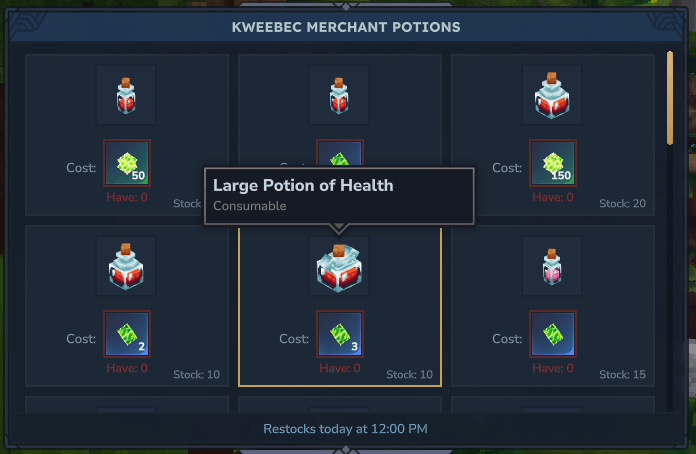The image size is (696, 454).
Task: Choose the small red potion costing 50
Action: pos(126,96)
